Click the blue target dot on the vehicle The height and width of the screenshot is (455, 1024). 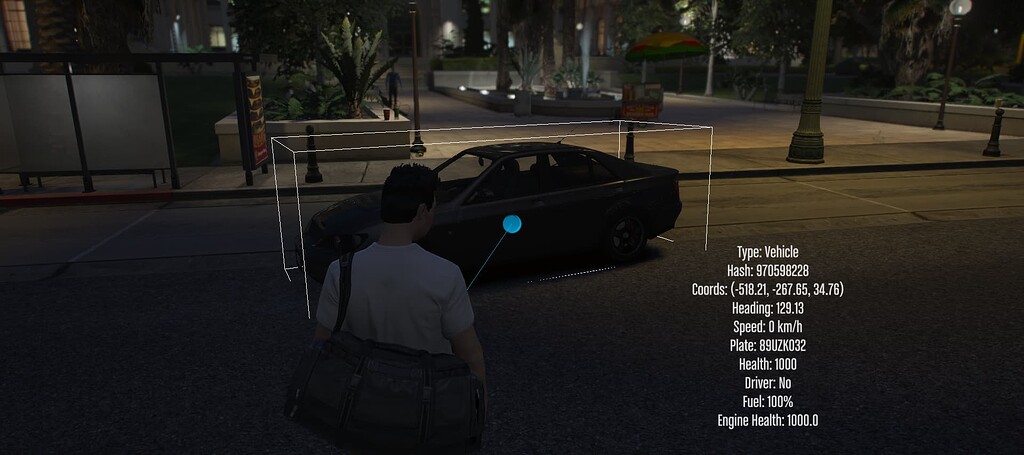coord(512,224)
